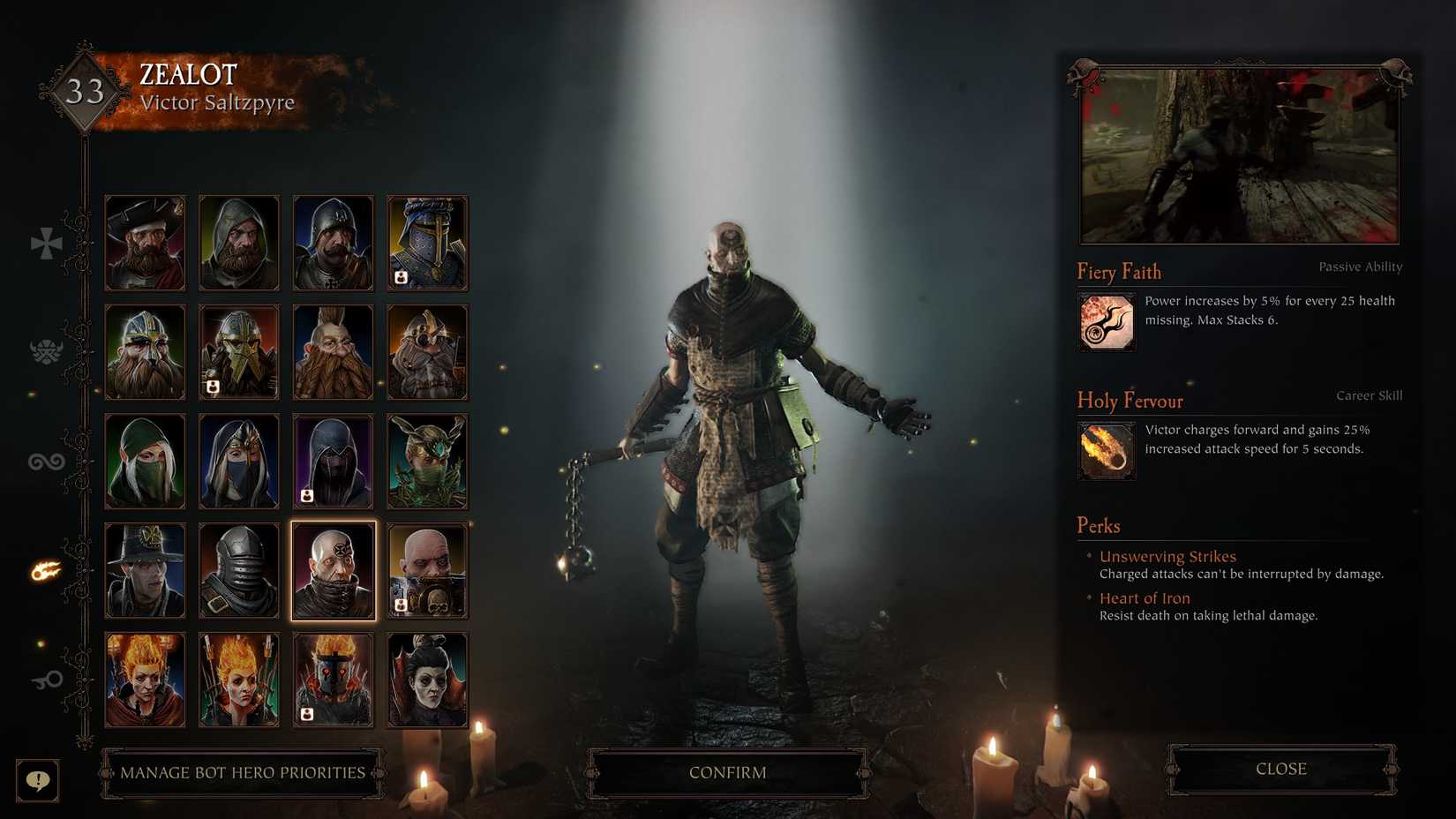Select the Slayer mohawk dwarf portrait
This screenshot has height=819, width=1456.
pyautogui.click(x=333, y=351)
